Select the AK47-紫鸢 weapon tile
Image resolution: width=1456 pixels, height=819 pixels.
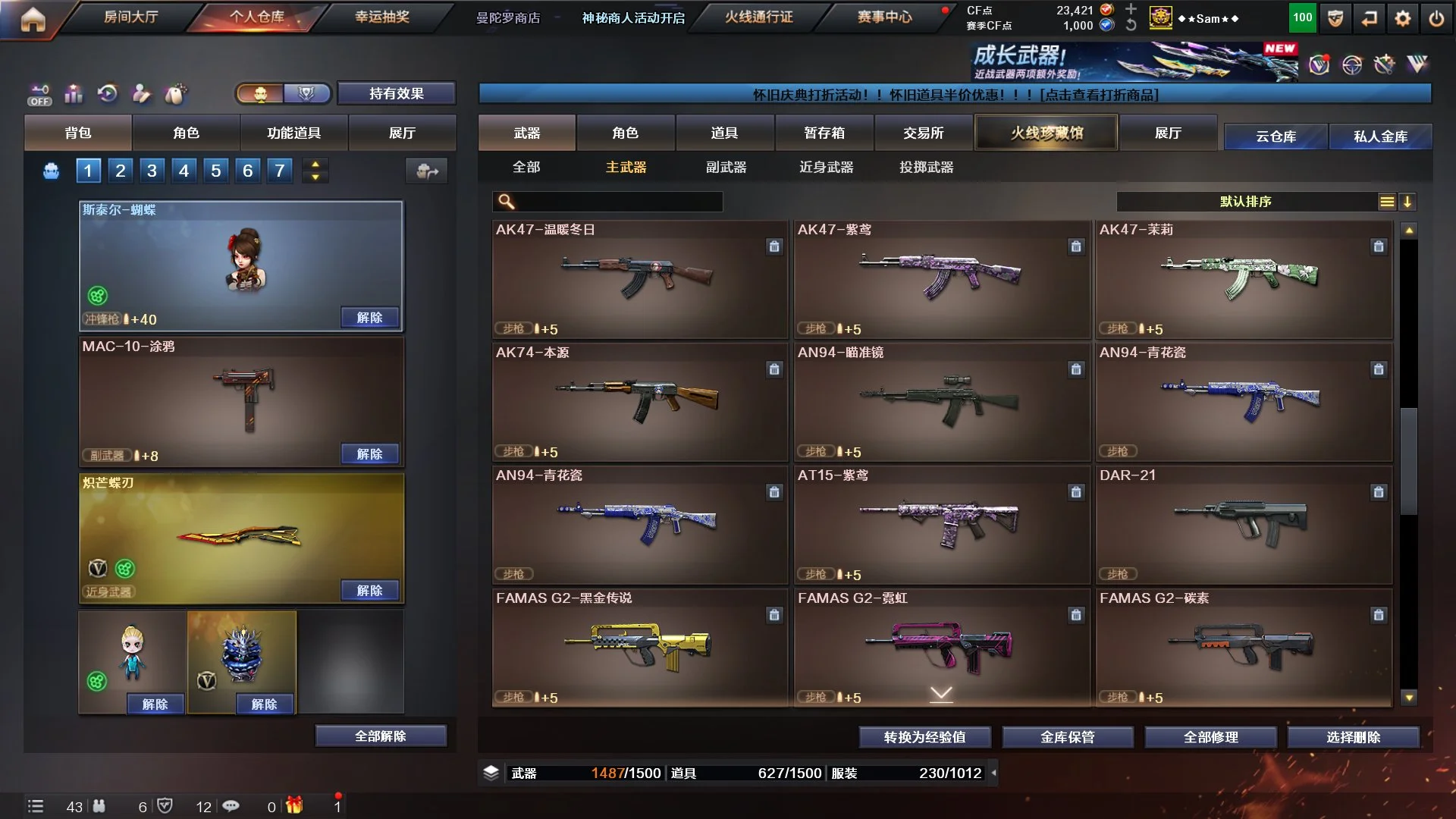tap(941, 279)
